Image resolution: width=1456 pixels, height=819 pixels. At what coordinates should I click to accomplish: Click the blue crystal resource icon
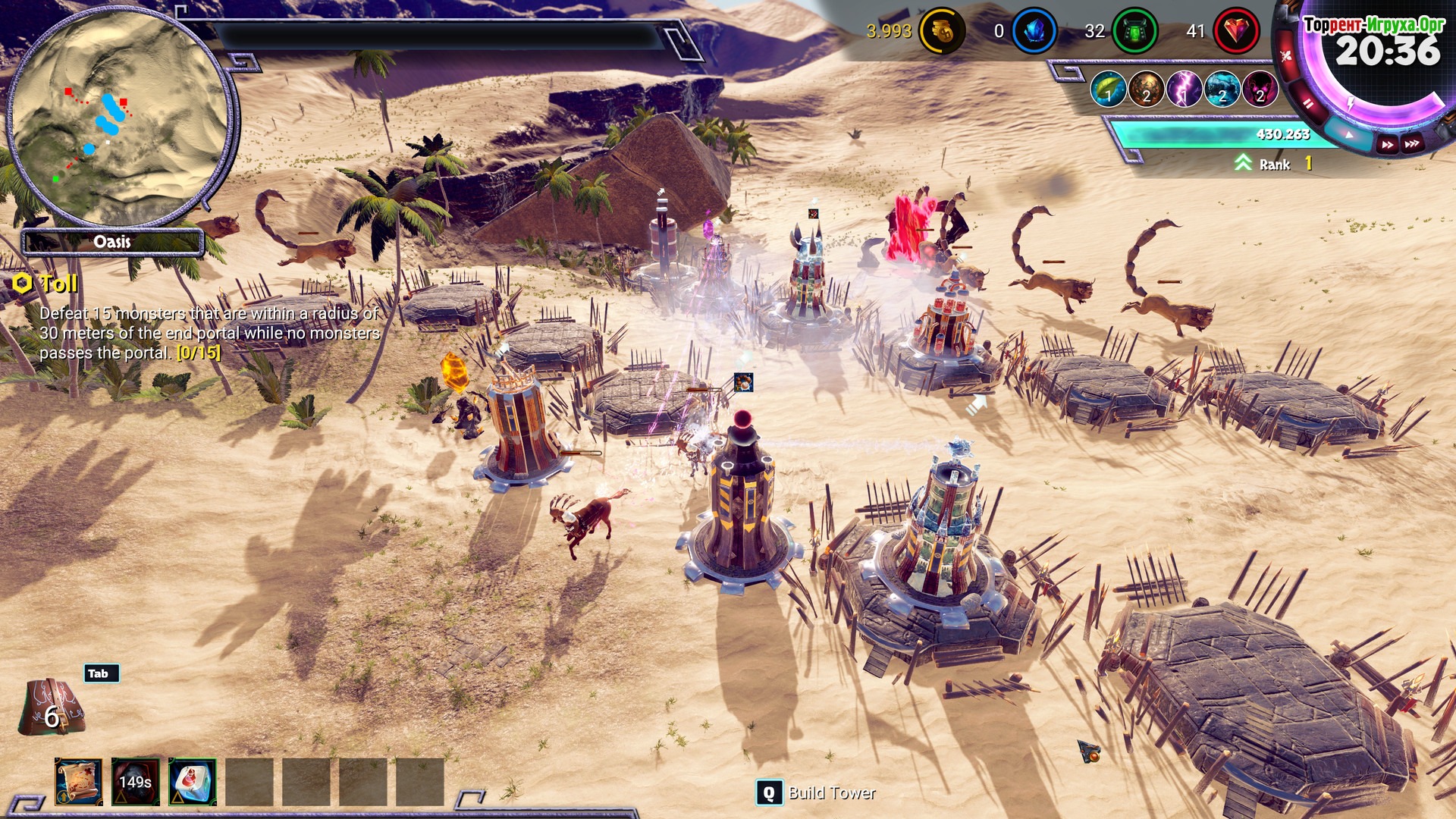click(x=1034, y=31)
